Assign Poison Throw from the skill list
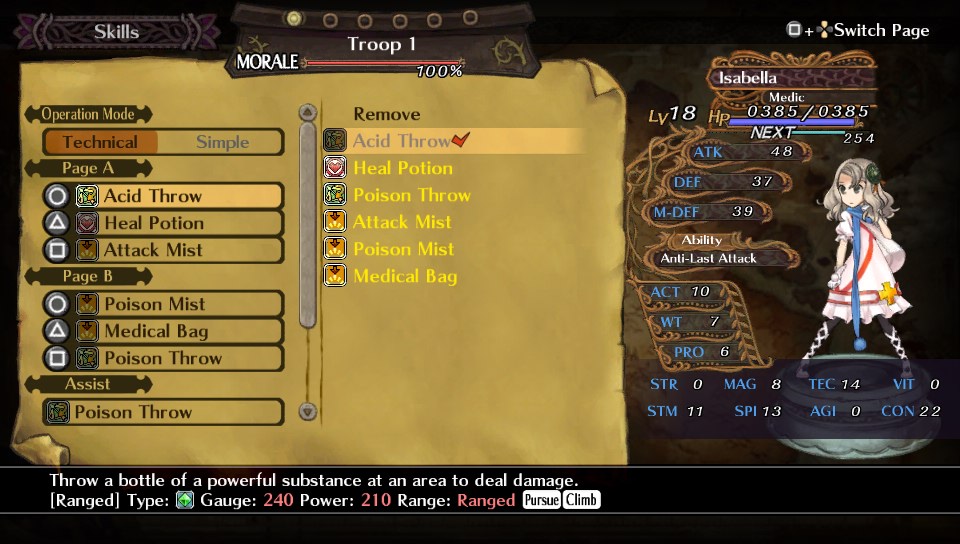This screenshot has width=960, height=544. [x=410, y=195]
